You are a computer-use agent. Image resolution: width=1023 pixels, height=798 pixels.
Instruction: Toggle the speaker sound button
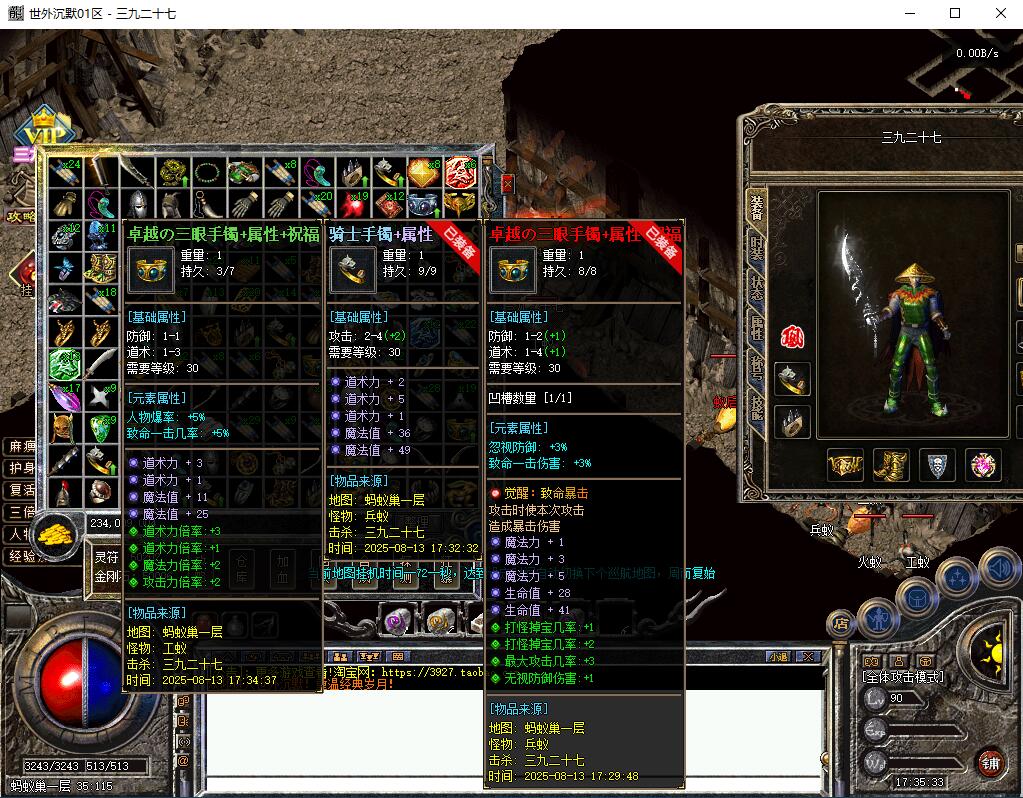999,569
